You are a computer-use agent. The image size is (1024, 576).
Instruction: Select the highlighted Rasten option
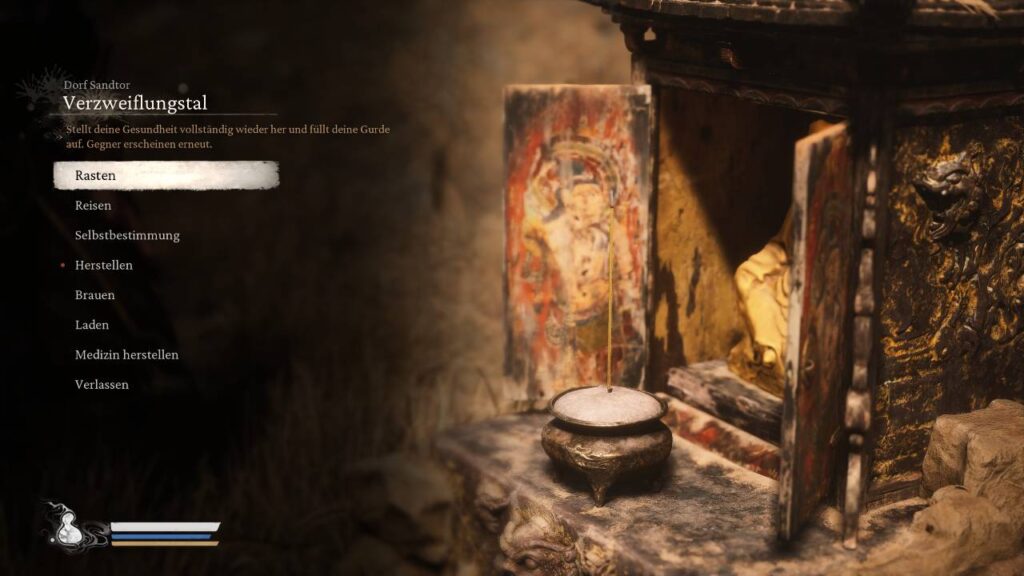tap(96, 176)
